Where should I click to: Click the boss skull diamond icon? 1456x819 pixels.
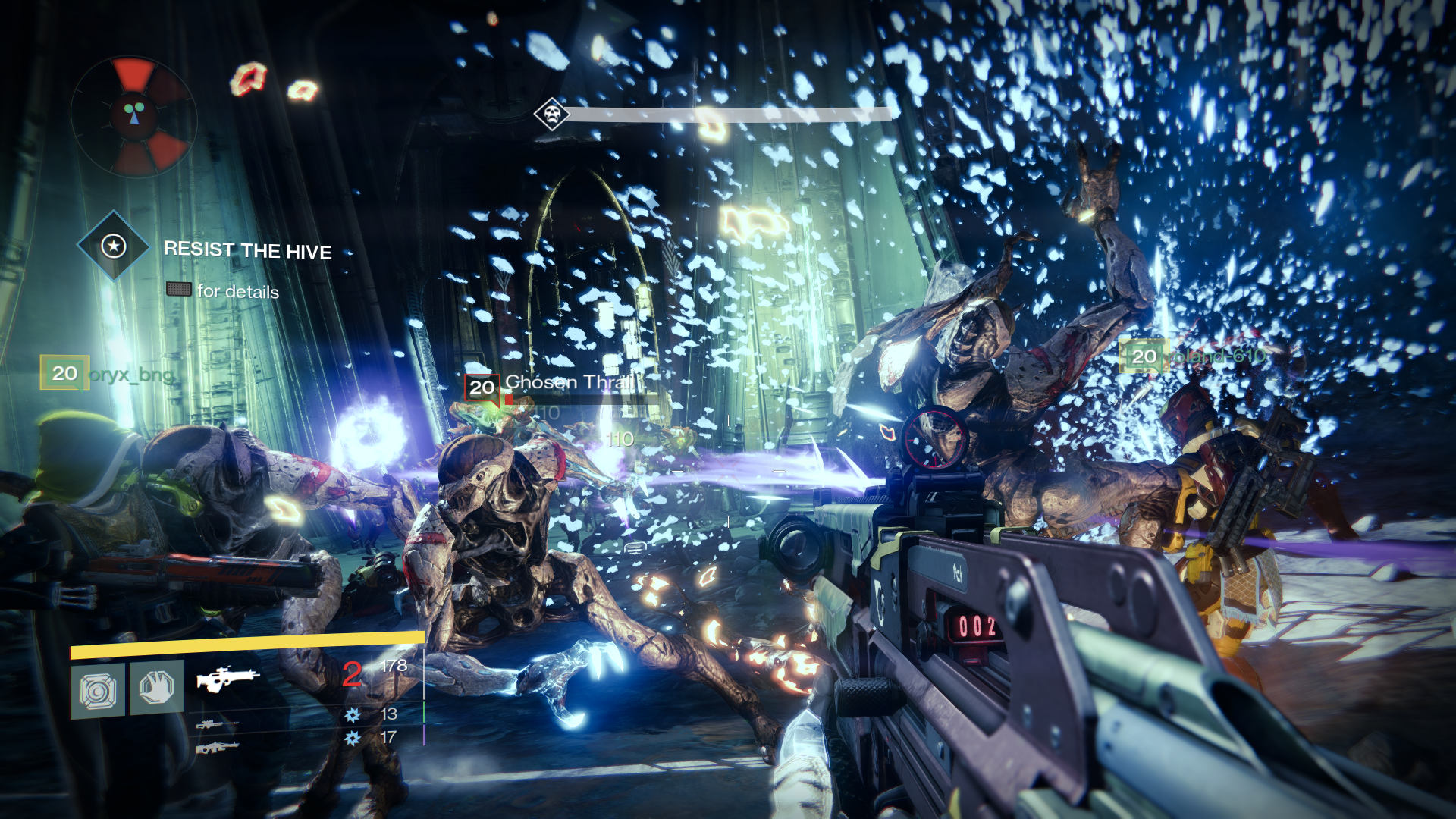tap(551, 115)
